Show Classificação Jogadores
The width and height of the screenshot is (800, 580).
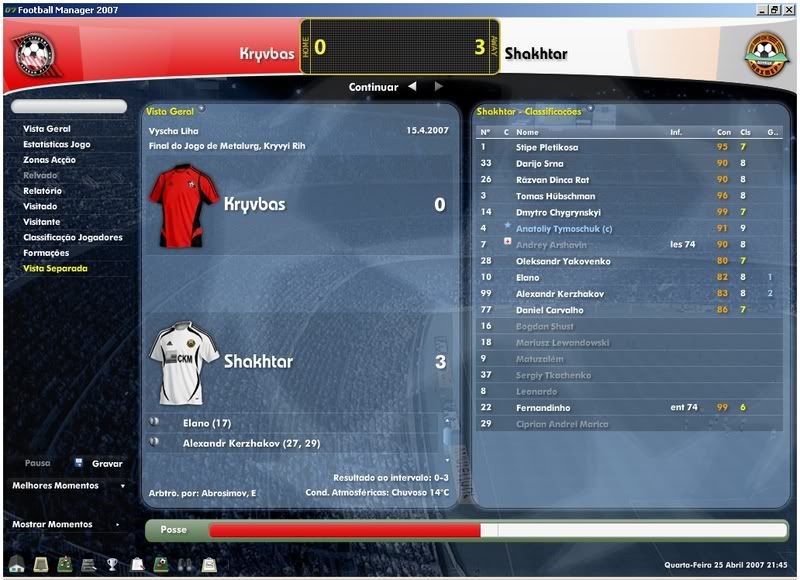(x=73, y=237)
